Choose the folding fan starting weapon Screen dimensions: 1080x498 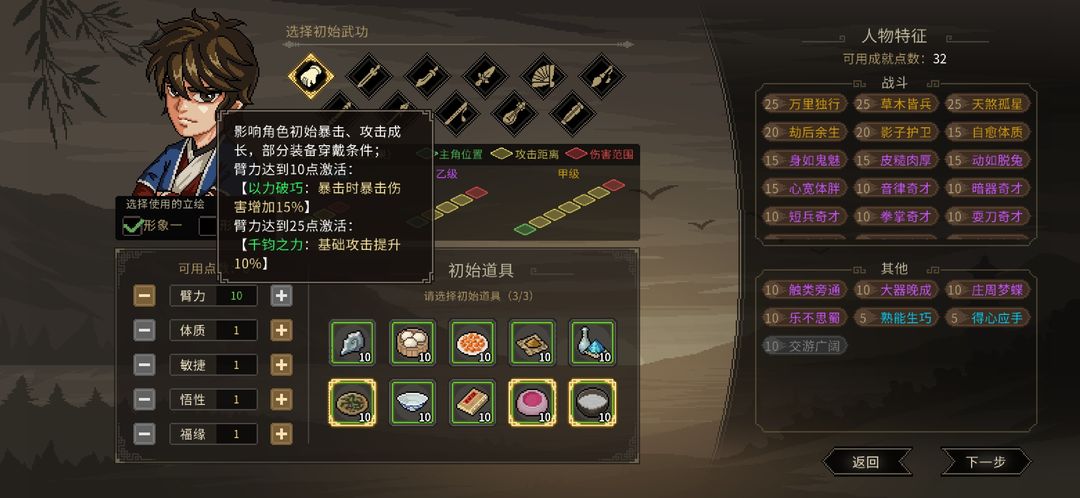click(x=543, y=74)
